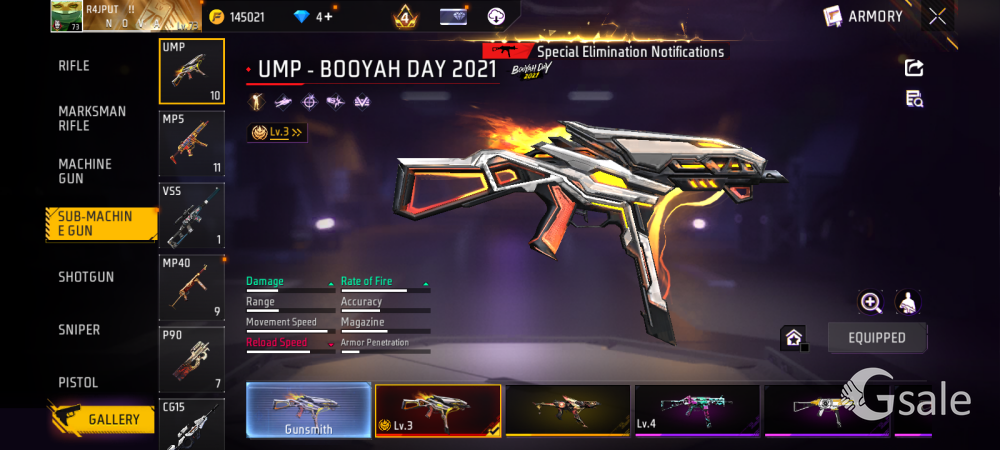Screen dimensions: 1000x450
Task: Switch to Marksman Rifle category
Action: (x=92, y=118)
